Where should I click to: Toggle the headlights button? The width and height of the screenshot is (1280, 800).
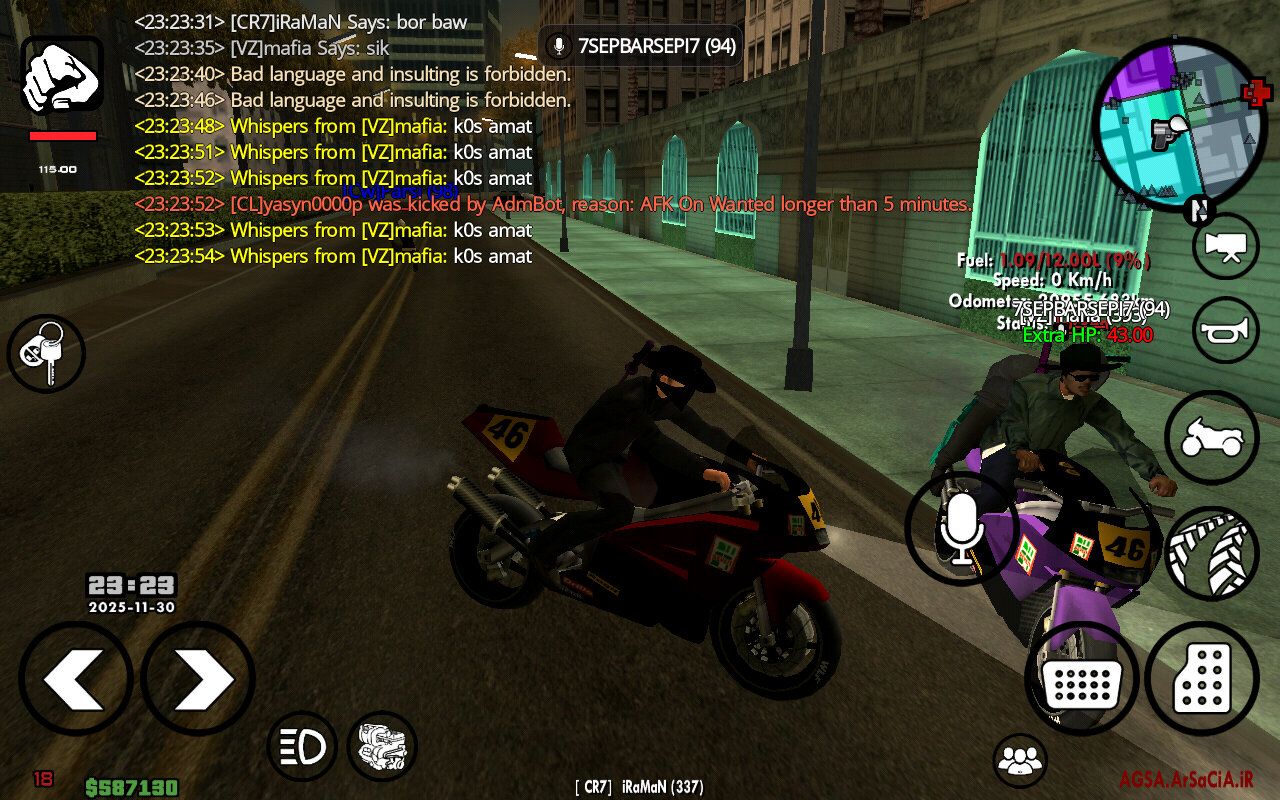tap(301, 745)
